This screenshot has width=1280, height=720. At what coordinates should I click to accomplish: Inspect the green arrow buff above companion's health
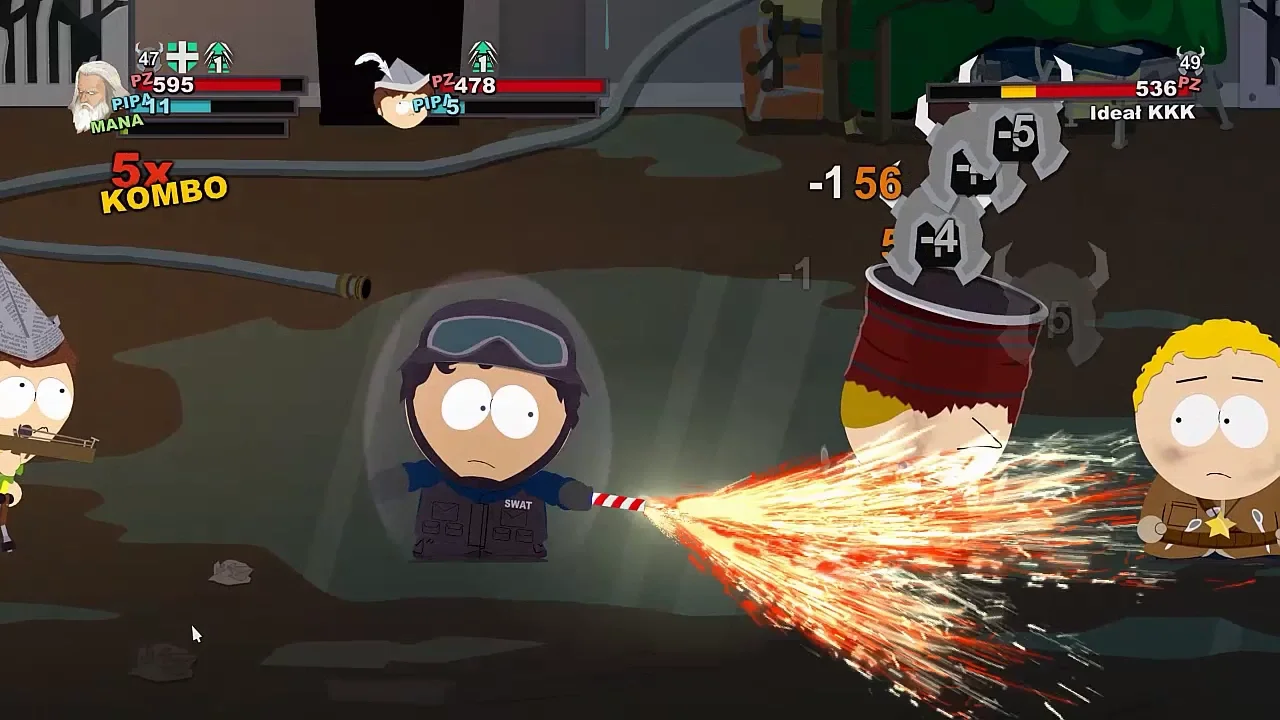(483, 56)
